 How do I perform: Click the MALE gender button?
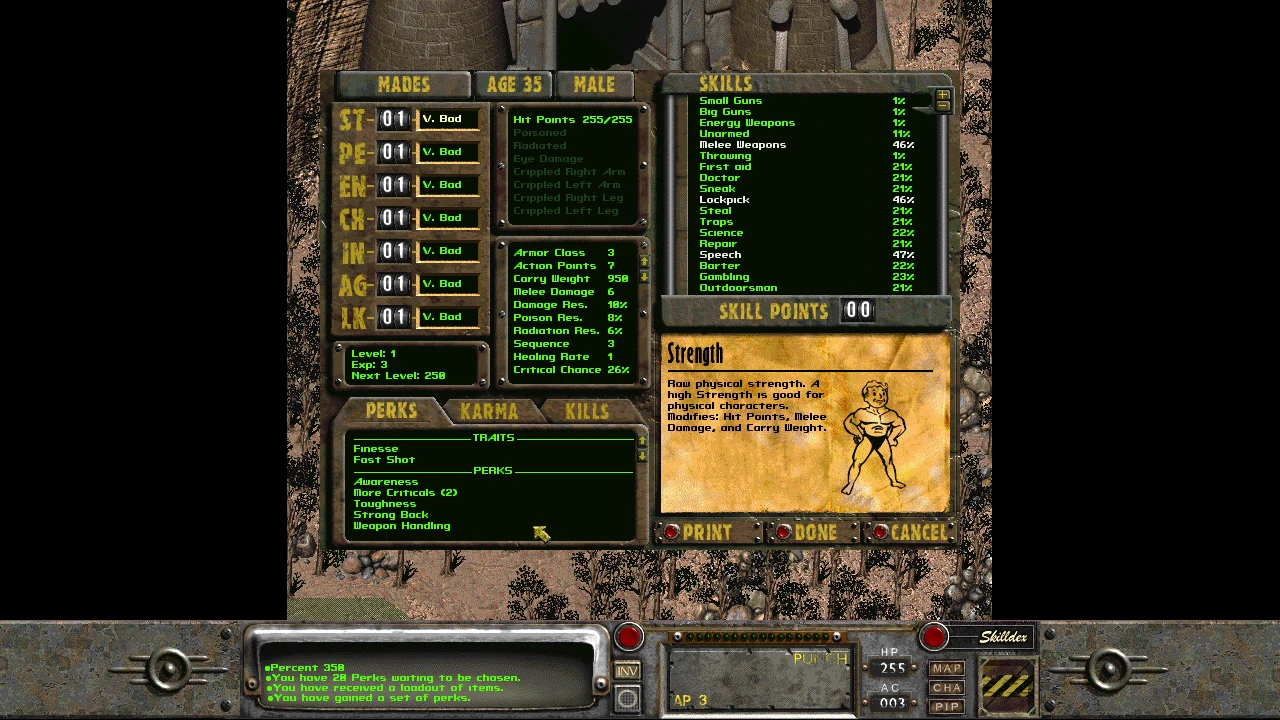(x=594, y=85)
